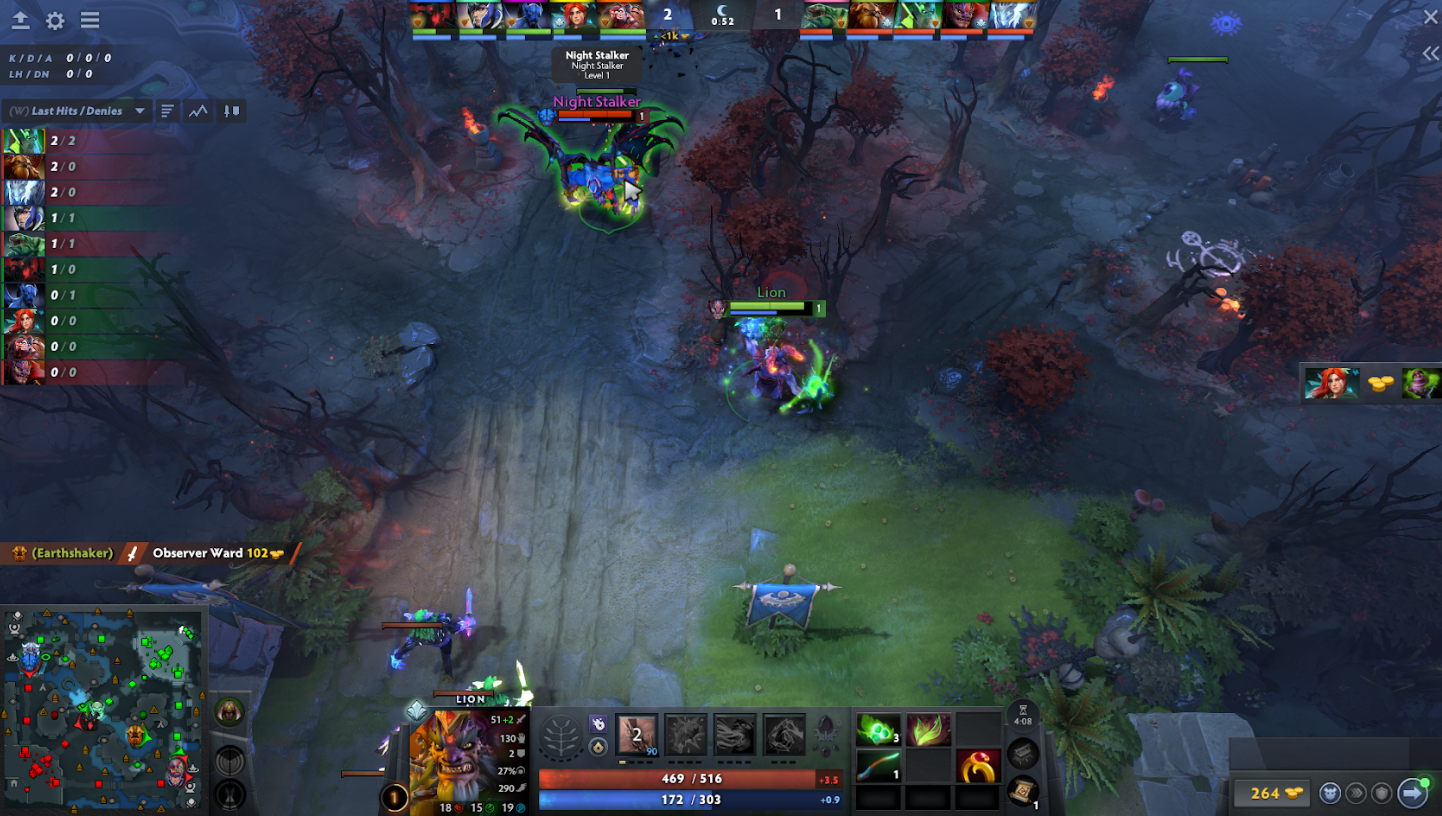Select the red gem gold ring item
This screenshot has height=816, width=1442.
[978, 766]
